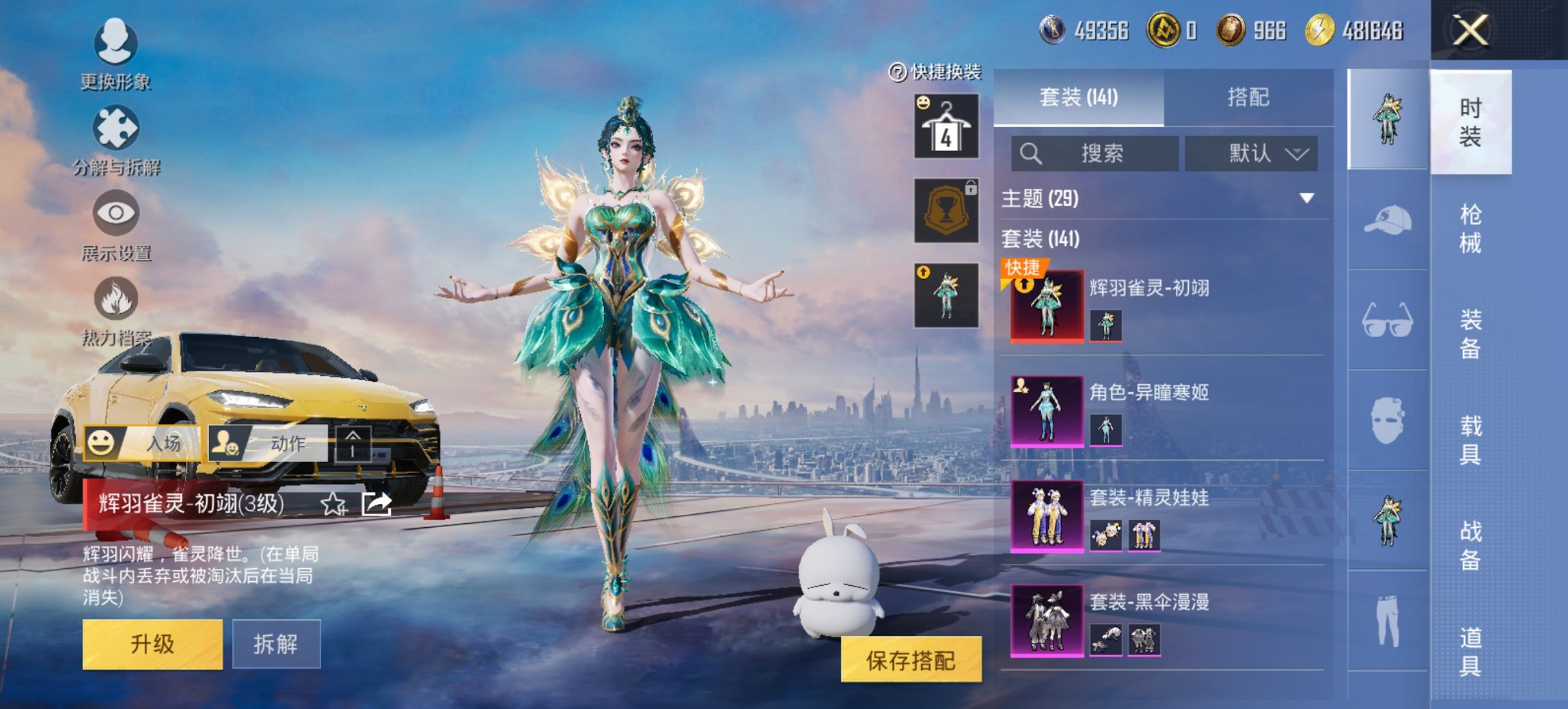Viewport: 1568px width, 709px height.
Task: Open the 载具 vehicles category
Action: pyautogui.click(x=1470, y=440)
